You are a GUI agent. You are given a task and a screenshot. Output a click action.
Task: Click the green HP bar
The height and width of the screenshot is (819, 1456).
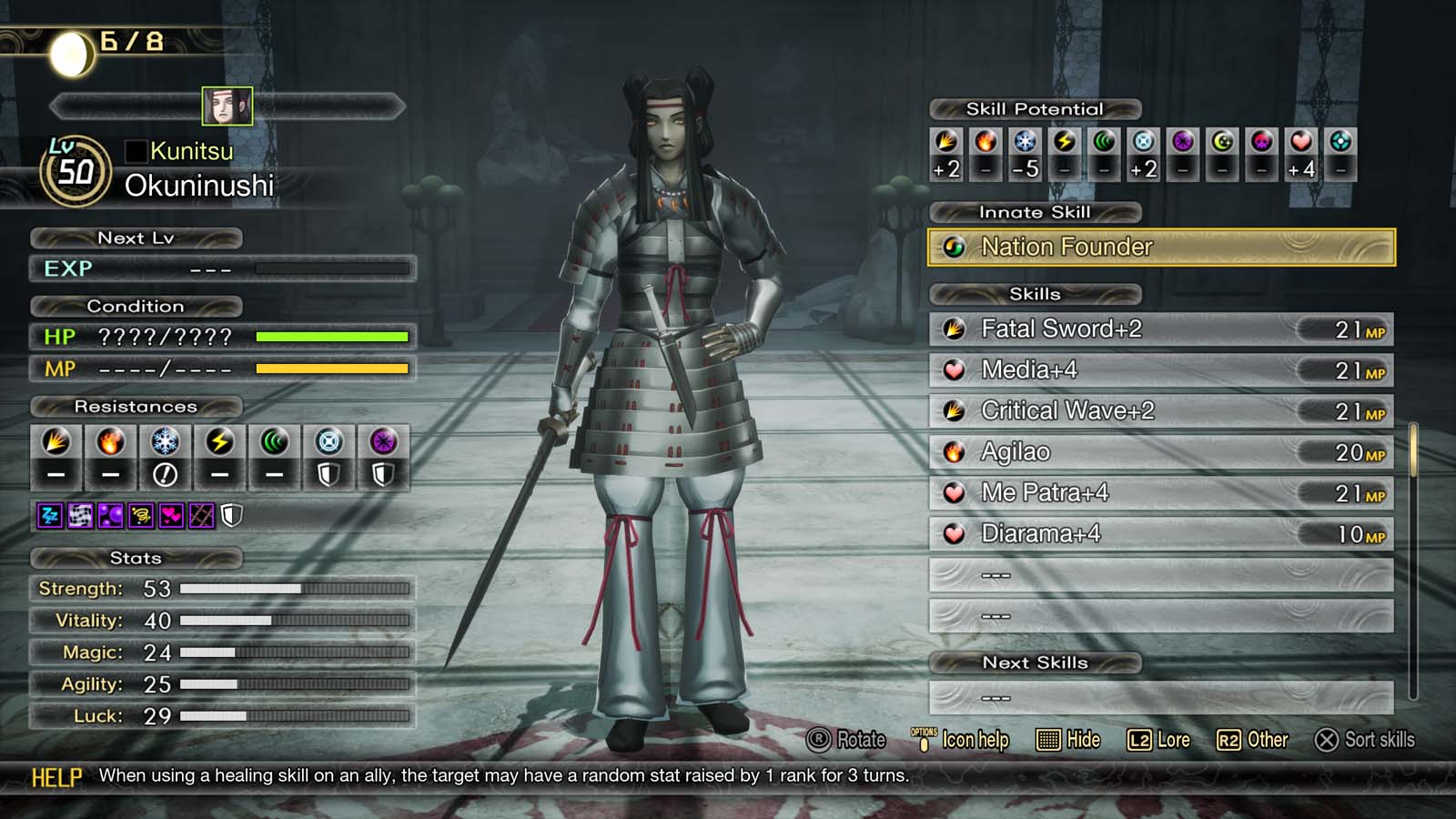[x=332, y=337]
